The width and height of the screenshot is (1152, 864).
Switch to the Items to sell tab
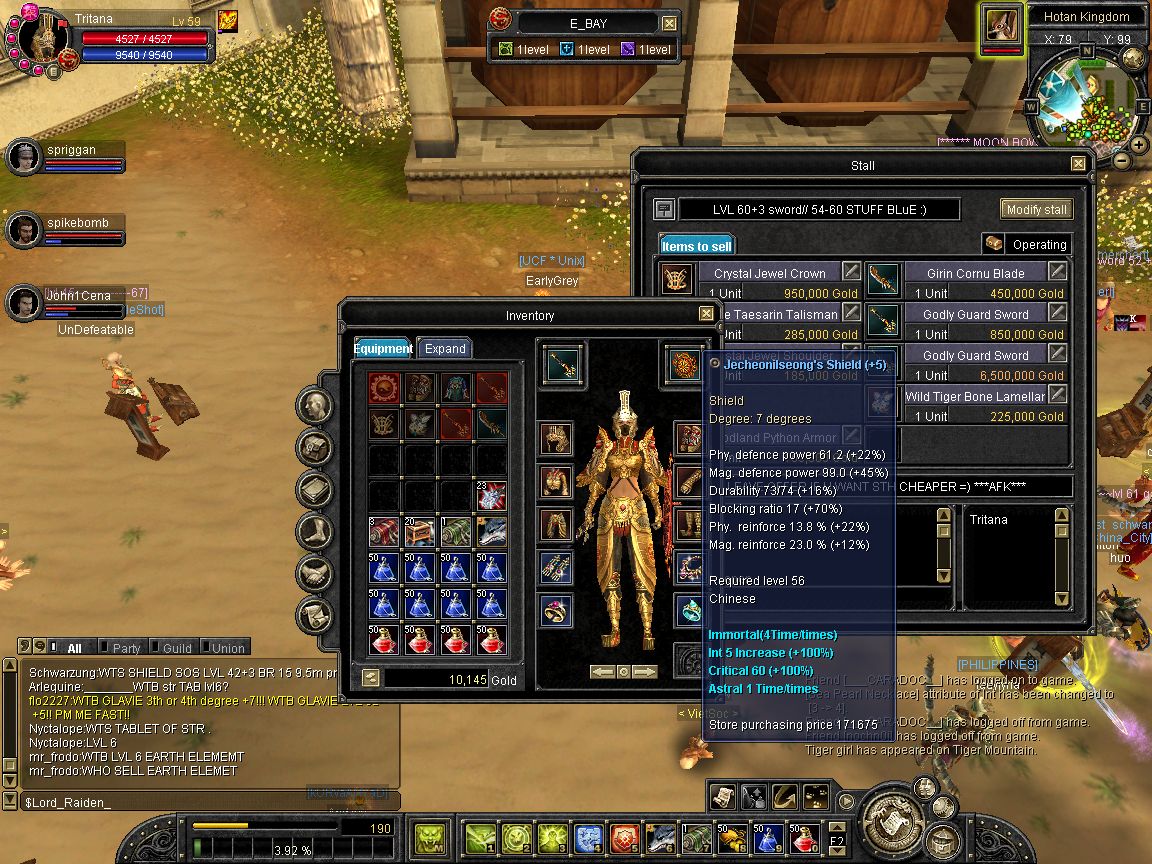click(x=697, y=245)
